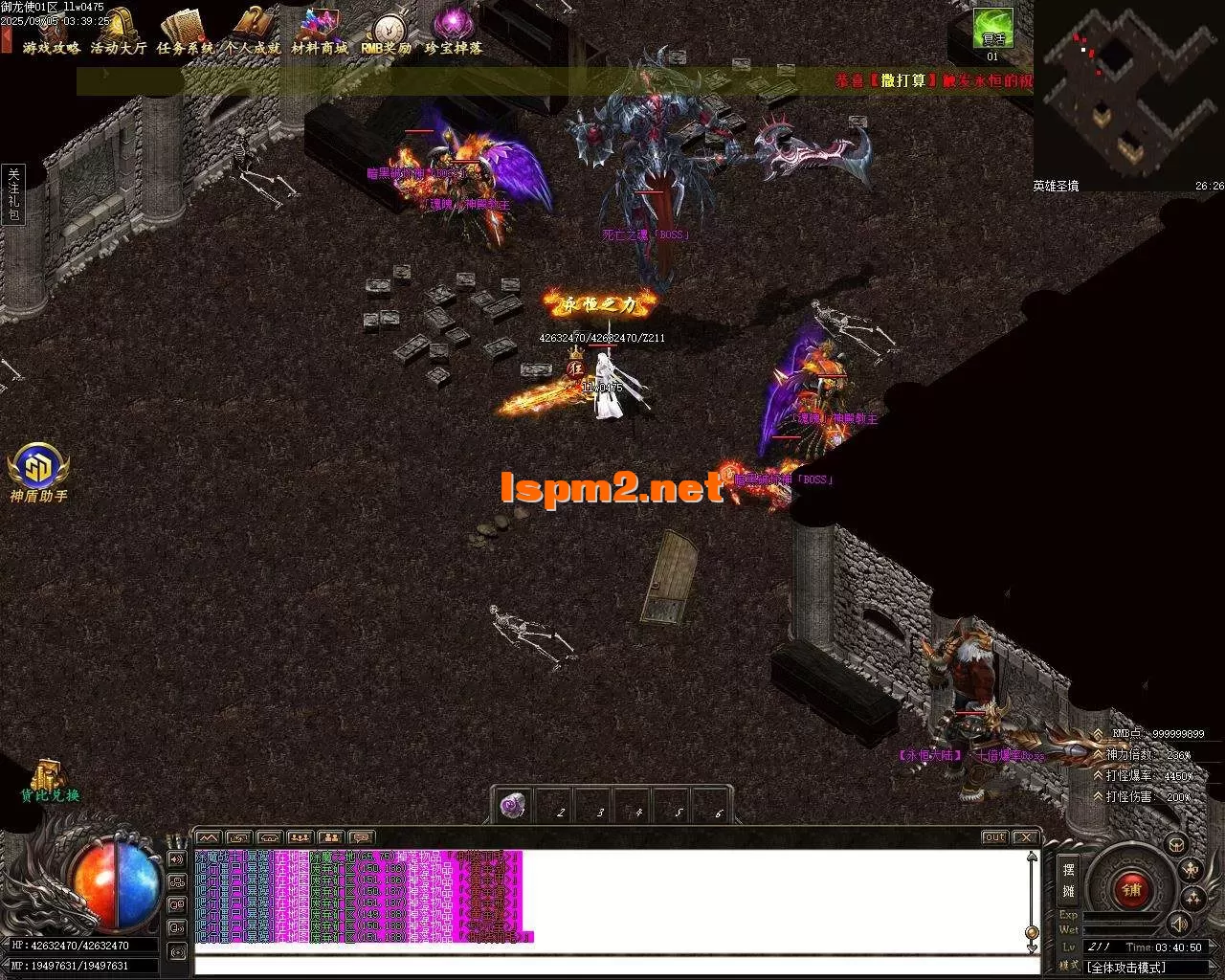Open the 货币兑换 currency exchange
The image size is (1225, 980).
point(50,781)
